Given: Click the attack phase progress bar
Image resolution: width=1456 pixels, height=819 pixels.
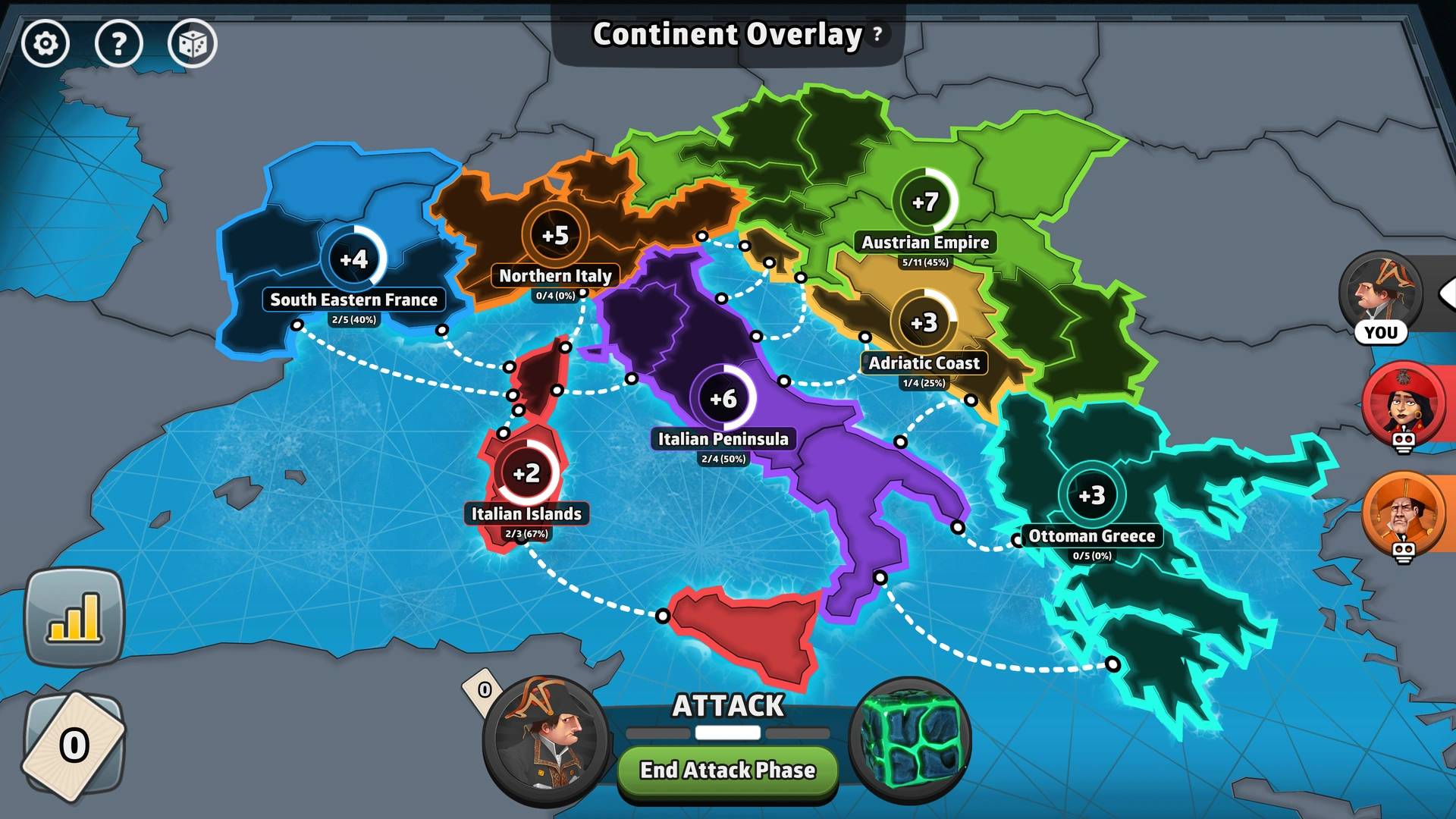Looking at the screenshot, I should (726, 733).
